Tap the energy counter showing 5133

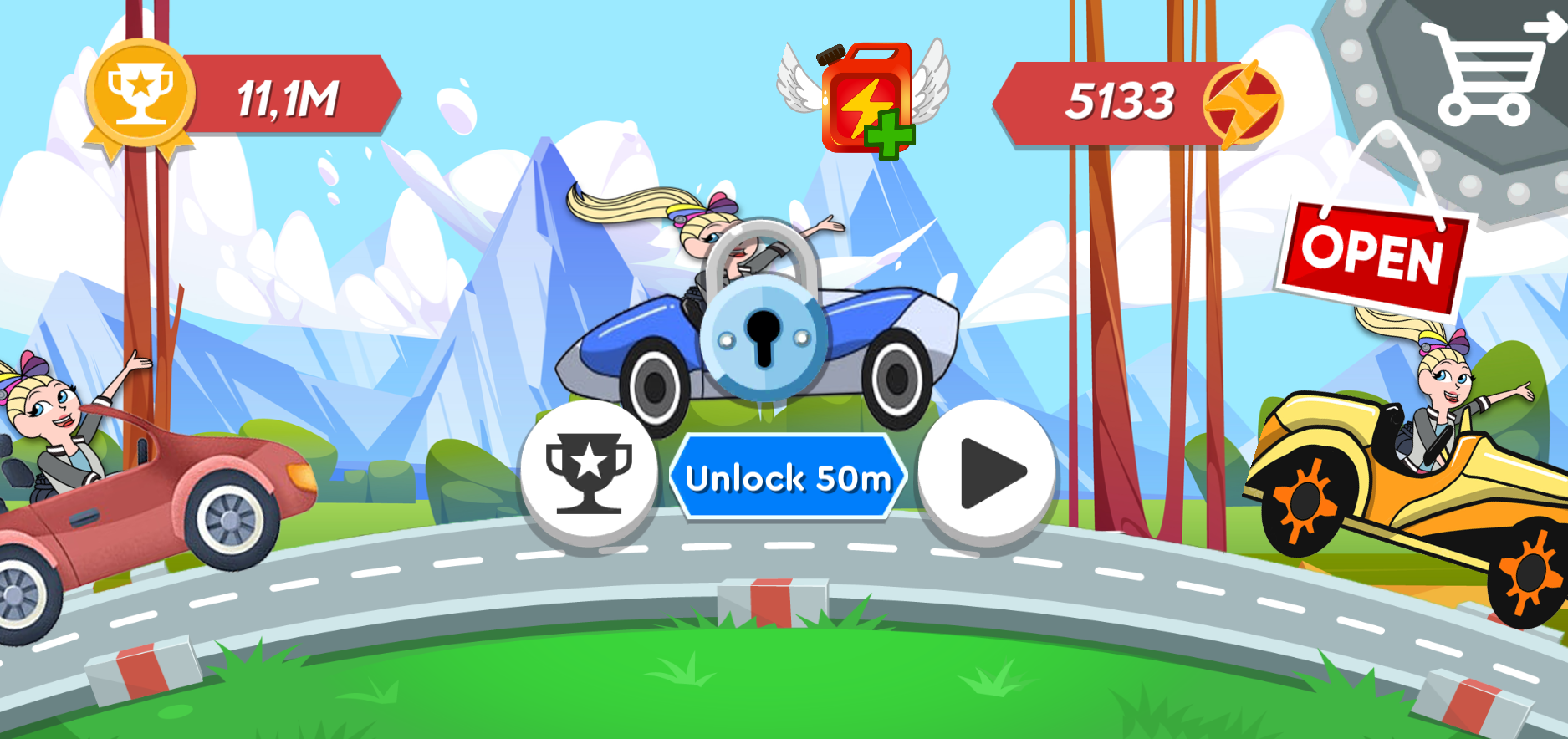[x=1121, y=100]
